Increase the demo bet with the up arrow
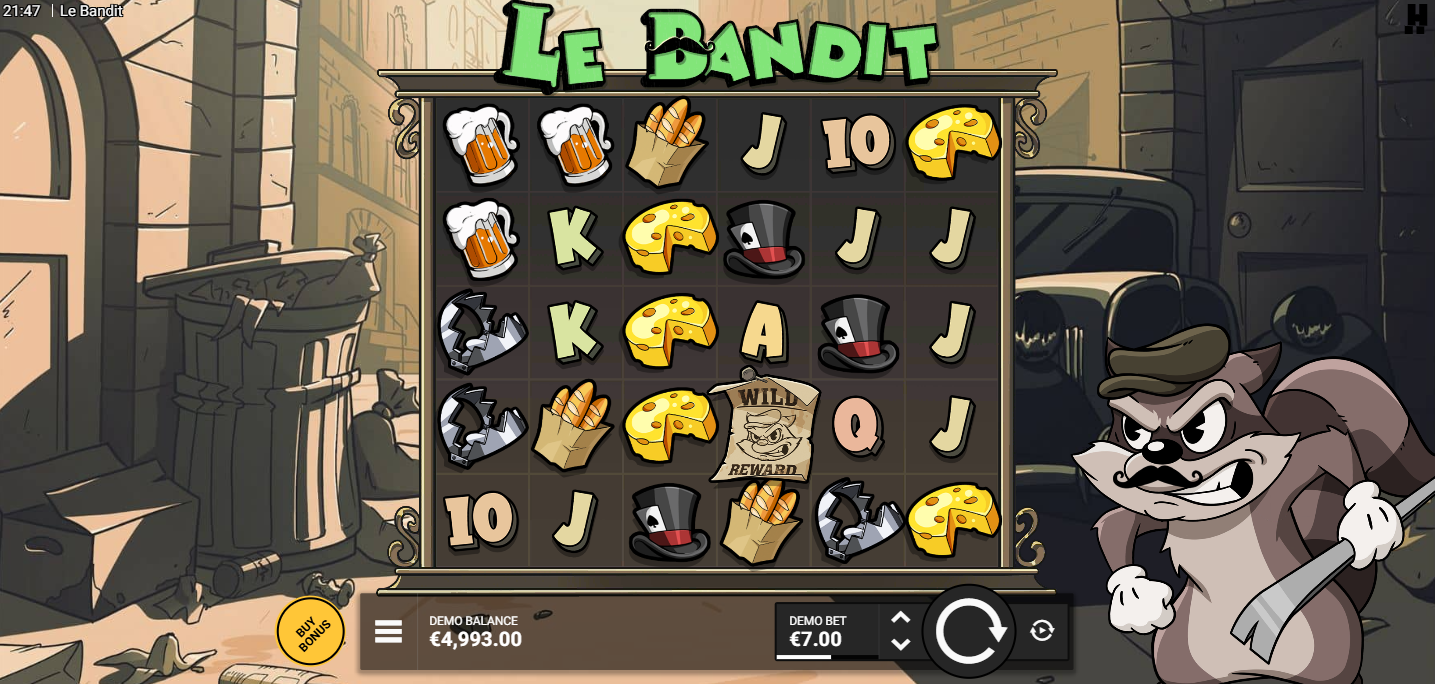Viewport: 1435px width, 684px height. click(x=901, y=618)
